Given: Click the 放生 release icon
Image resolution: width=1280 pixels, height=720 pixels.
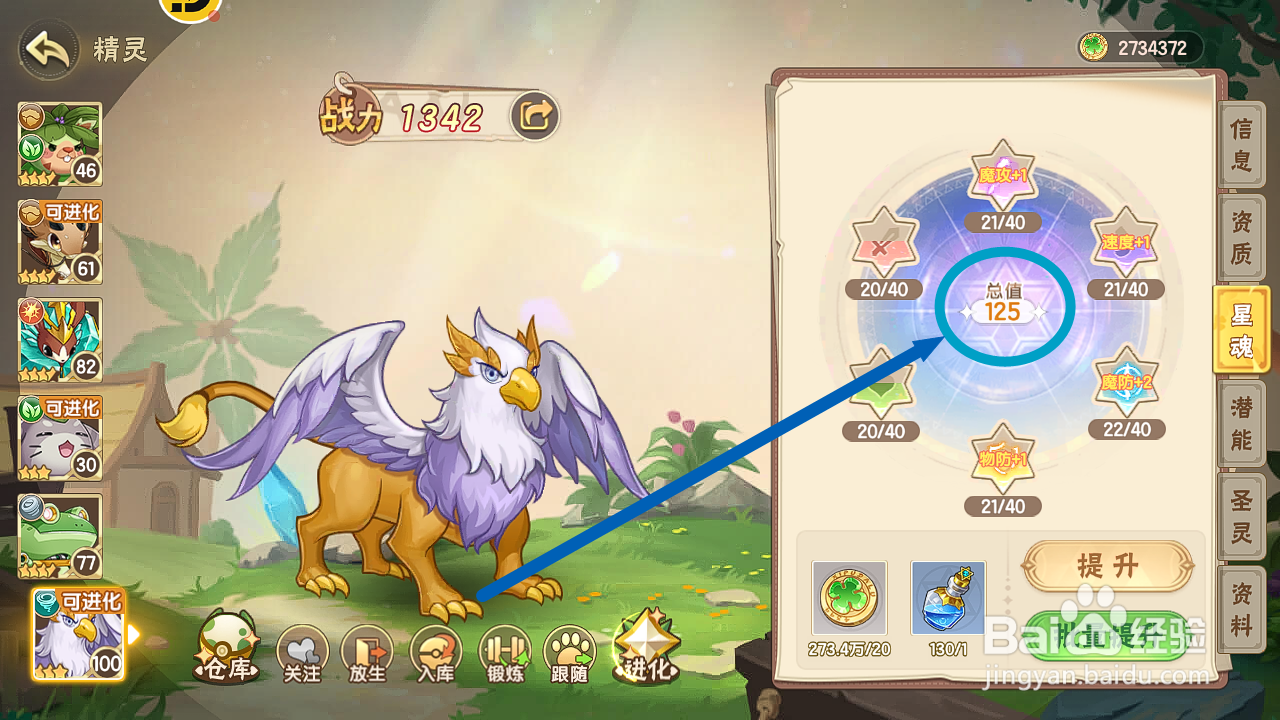Looking at the screenshot, I should point(369,648).
